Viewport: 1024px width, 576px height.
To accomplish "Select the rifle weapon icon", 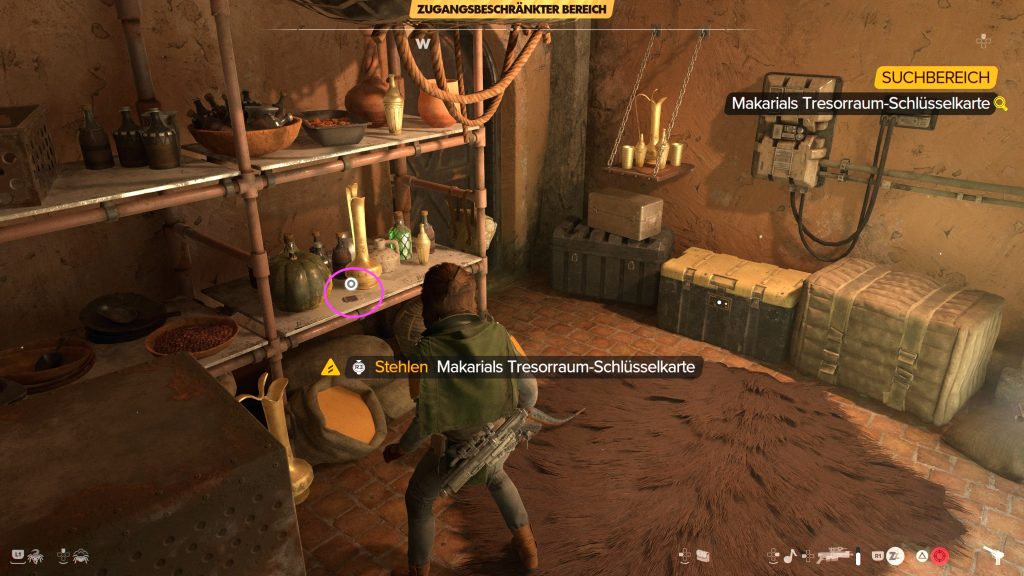I will [835, 553].
